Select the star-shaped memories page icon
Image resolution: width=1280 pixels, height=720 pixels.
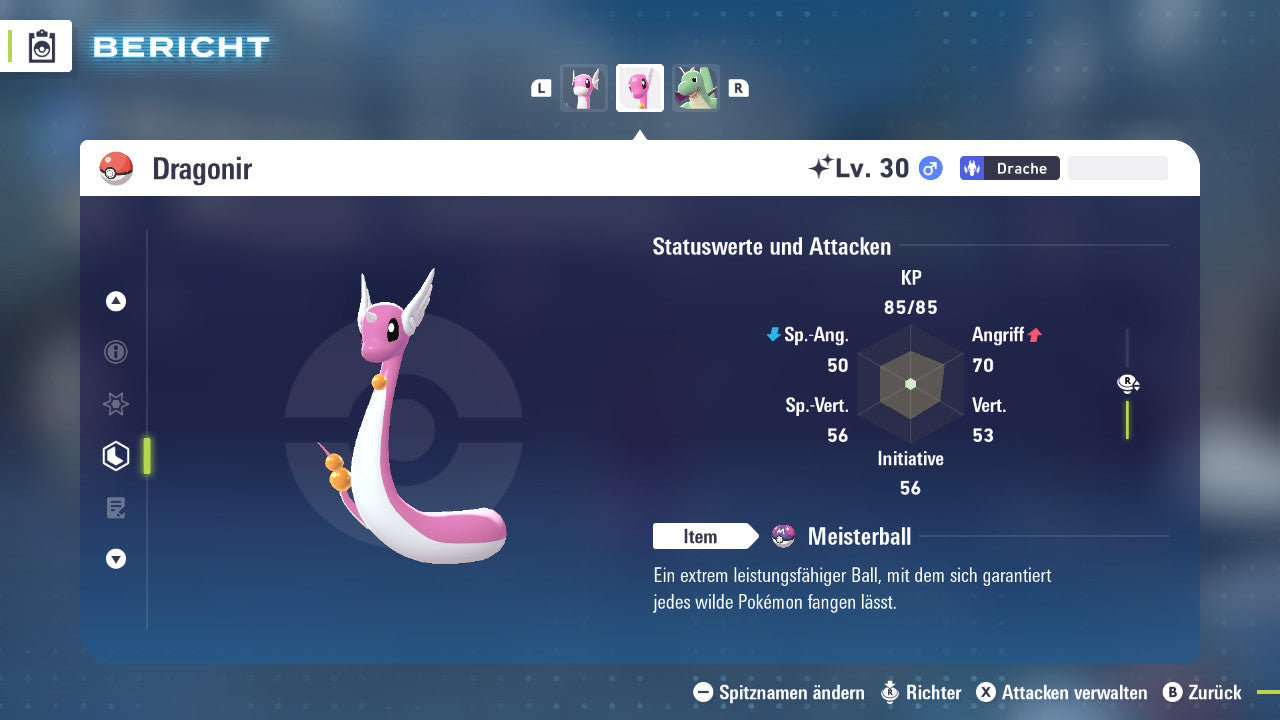click(x=115, y=404)
